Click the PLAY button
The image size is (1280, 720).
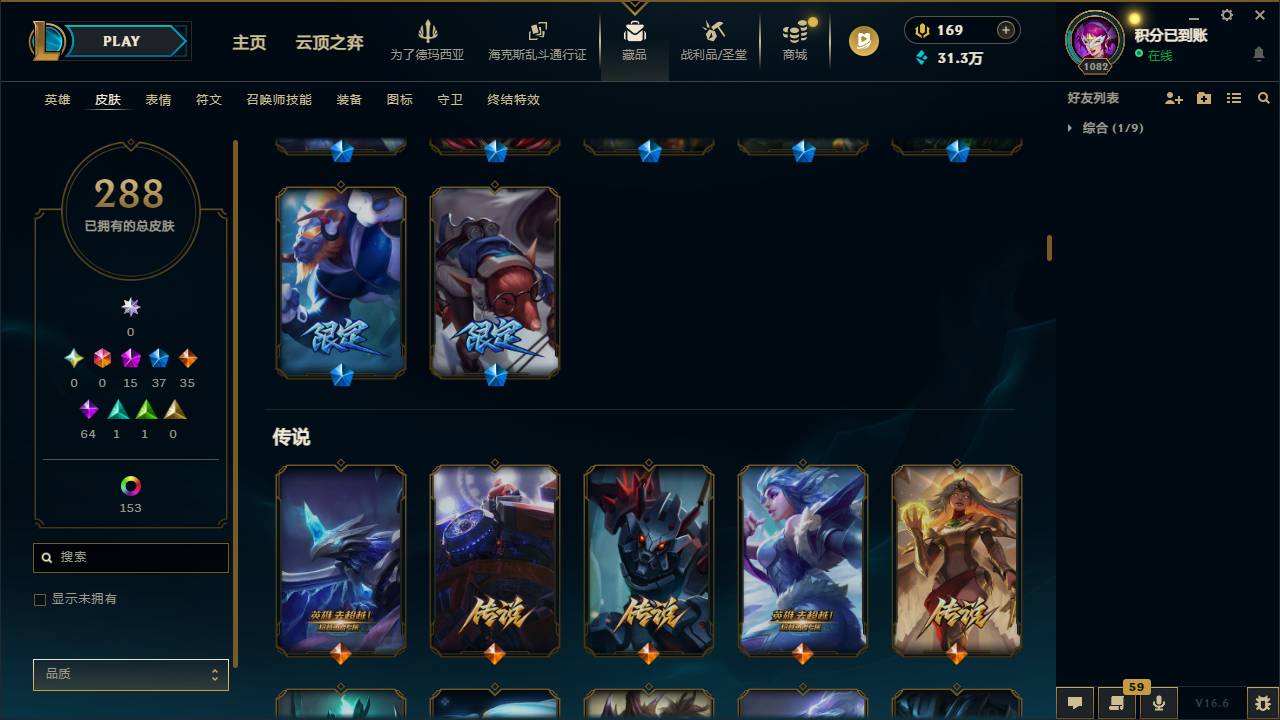(x=120, y=41)
